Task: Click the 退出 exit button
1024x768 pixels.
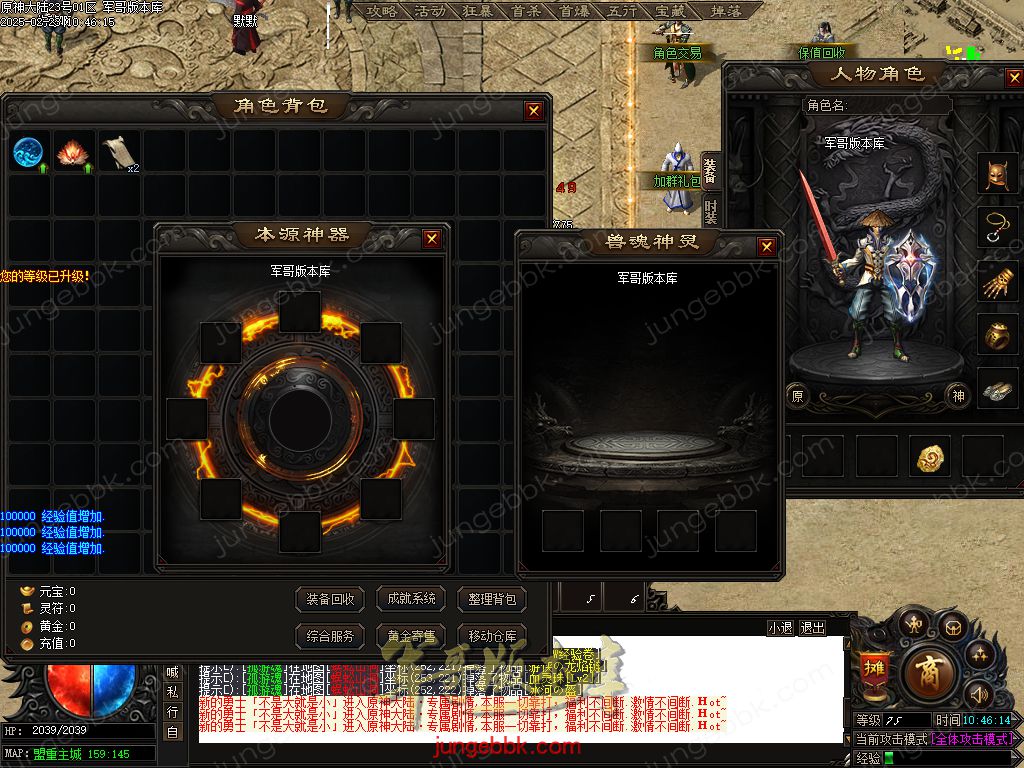Action: point(812,628)
